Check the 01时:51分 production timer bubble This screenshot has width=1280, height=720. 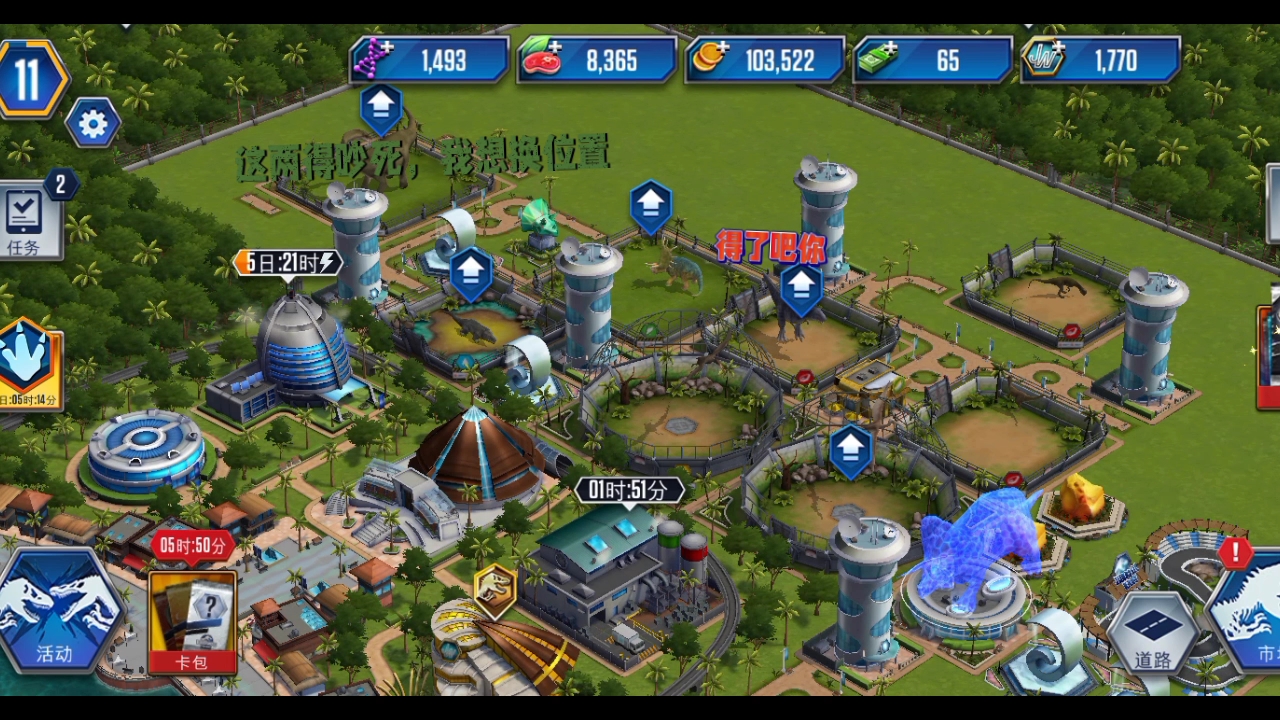(x=629, y=491)
